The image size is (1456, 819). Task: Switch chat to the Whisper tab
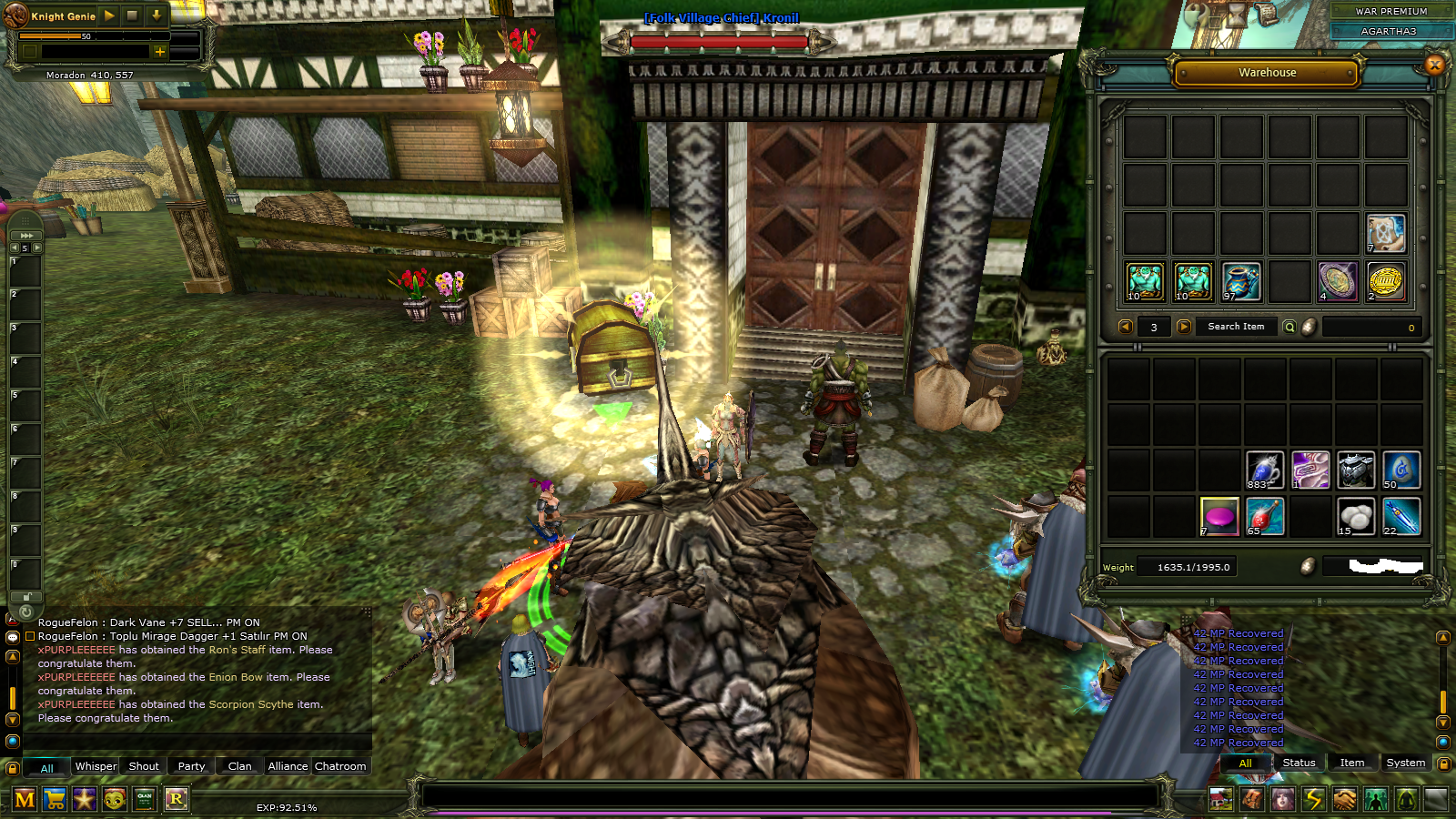[96, 766]
